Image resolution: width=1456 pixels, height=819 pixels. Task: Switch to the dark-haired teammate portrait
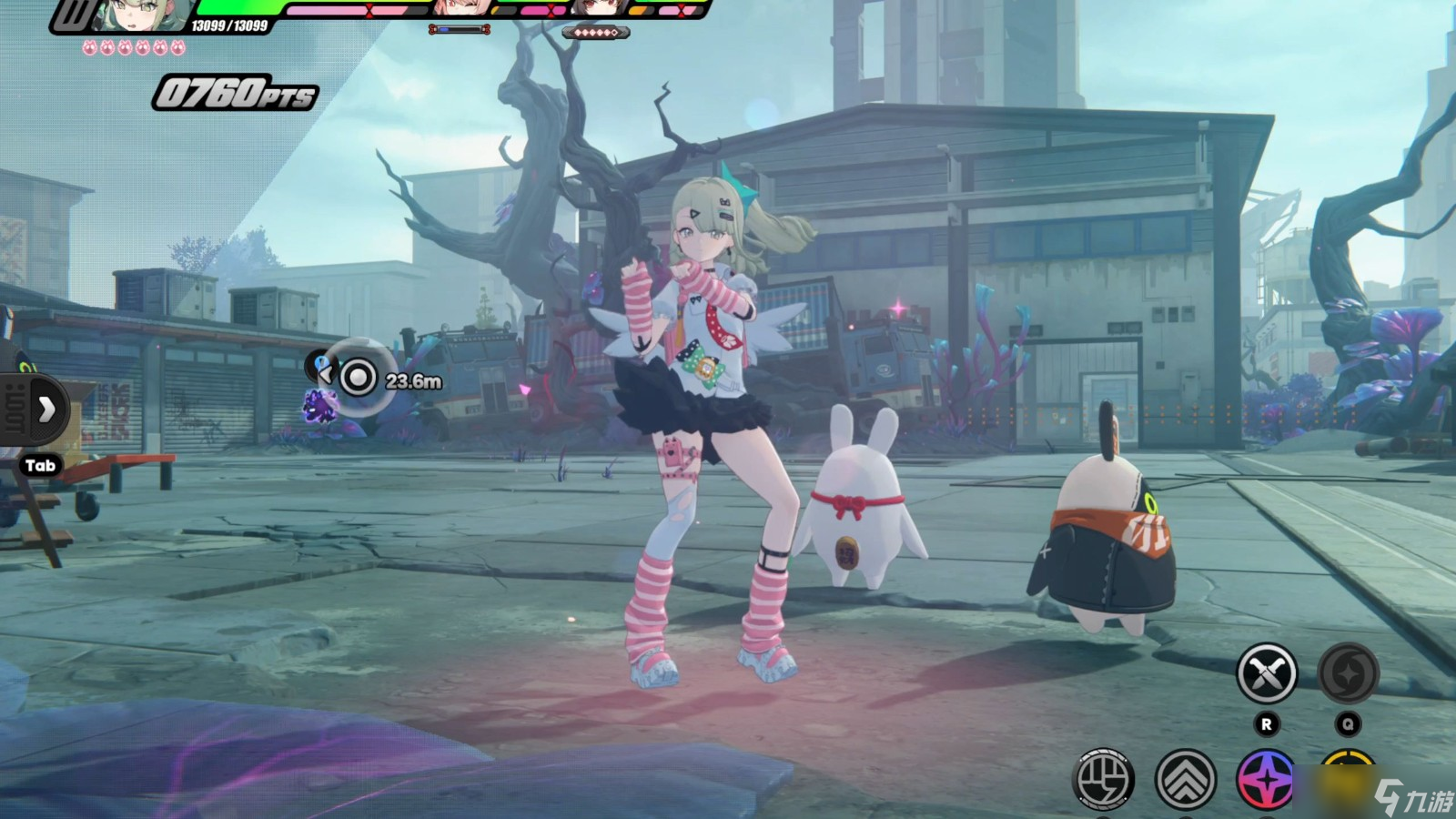click(596, 9)
